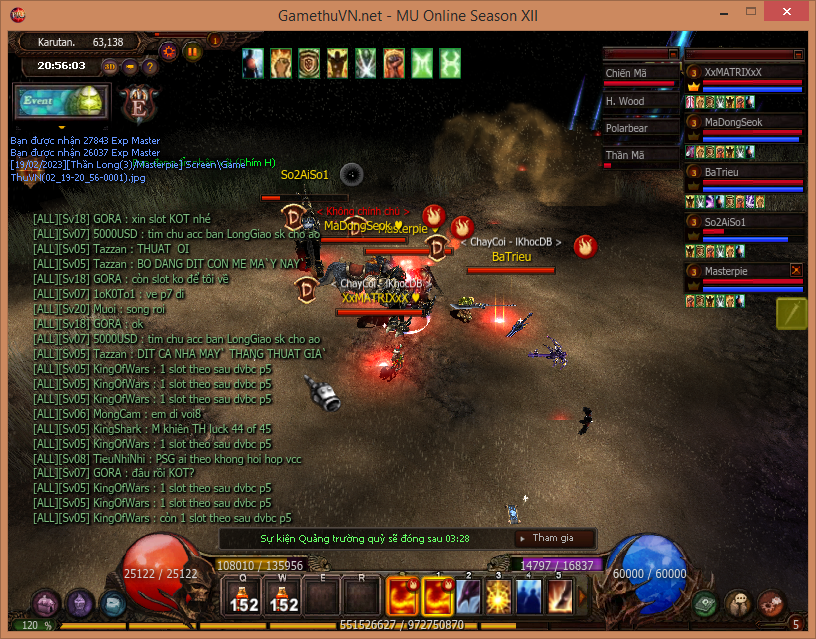This screenshot has height=639, width=816.
Task: Select the Chiến Mã mount entry
Action: pos(641,73)
